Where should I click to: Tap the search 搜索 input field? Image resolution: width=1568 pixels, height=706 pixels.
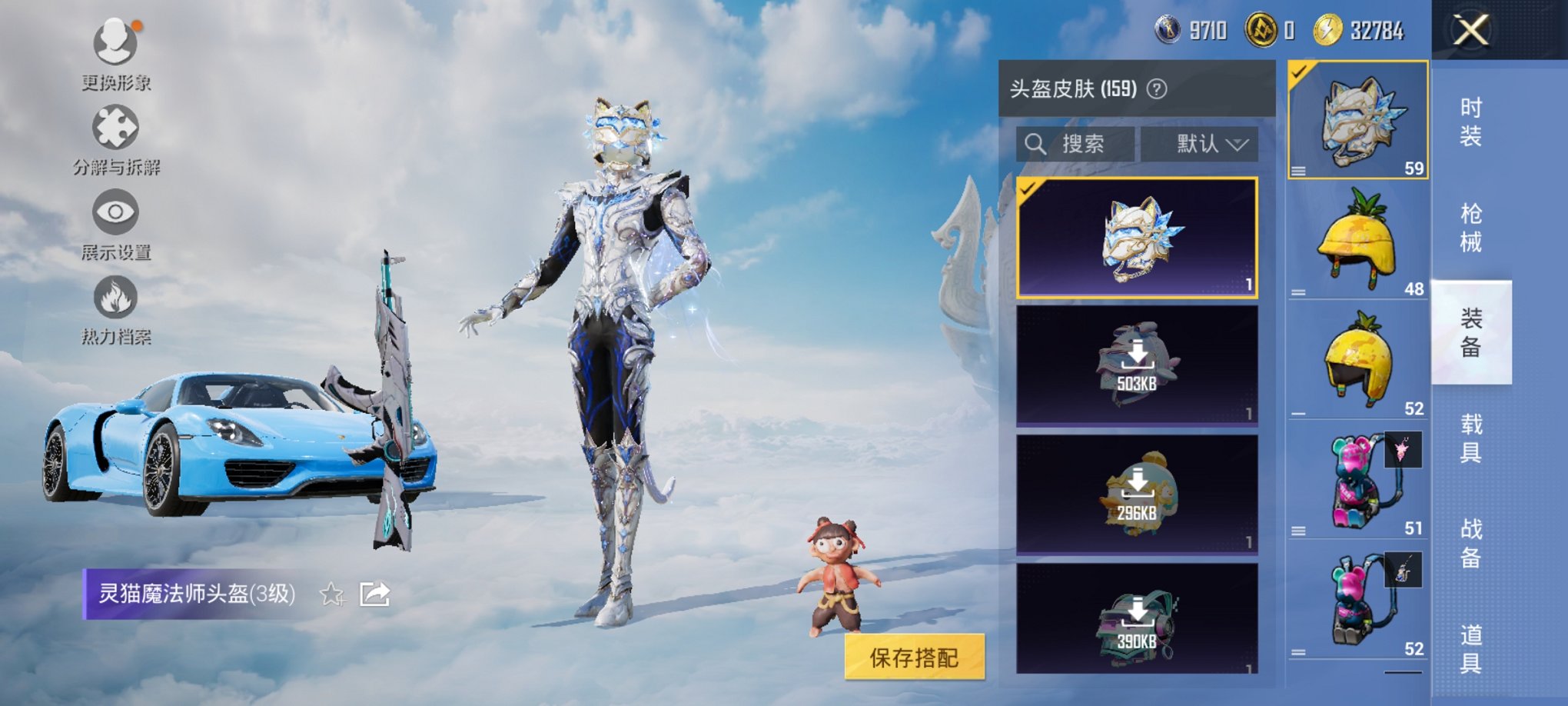click(1076, 144)
